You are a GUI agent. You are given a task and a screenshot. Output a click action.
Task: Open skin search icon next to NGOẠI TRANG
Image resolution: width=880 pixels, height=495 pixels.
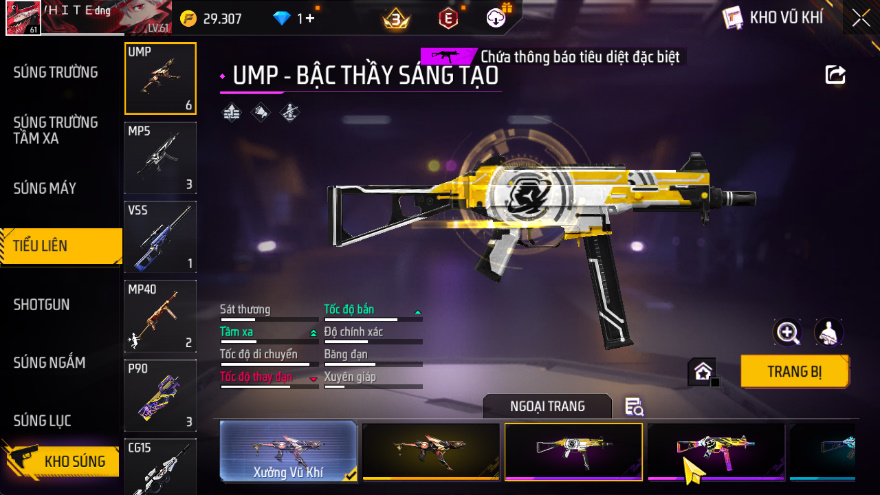point(634,406)
